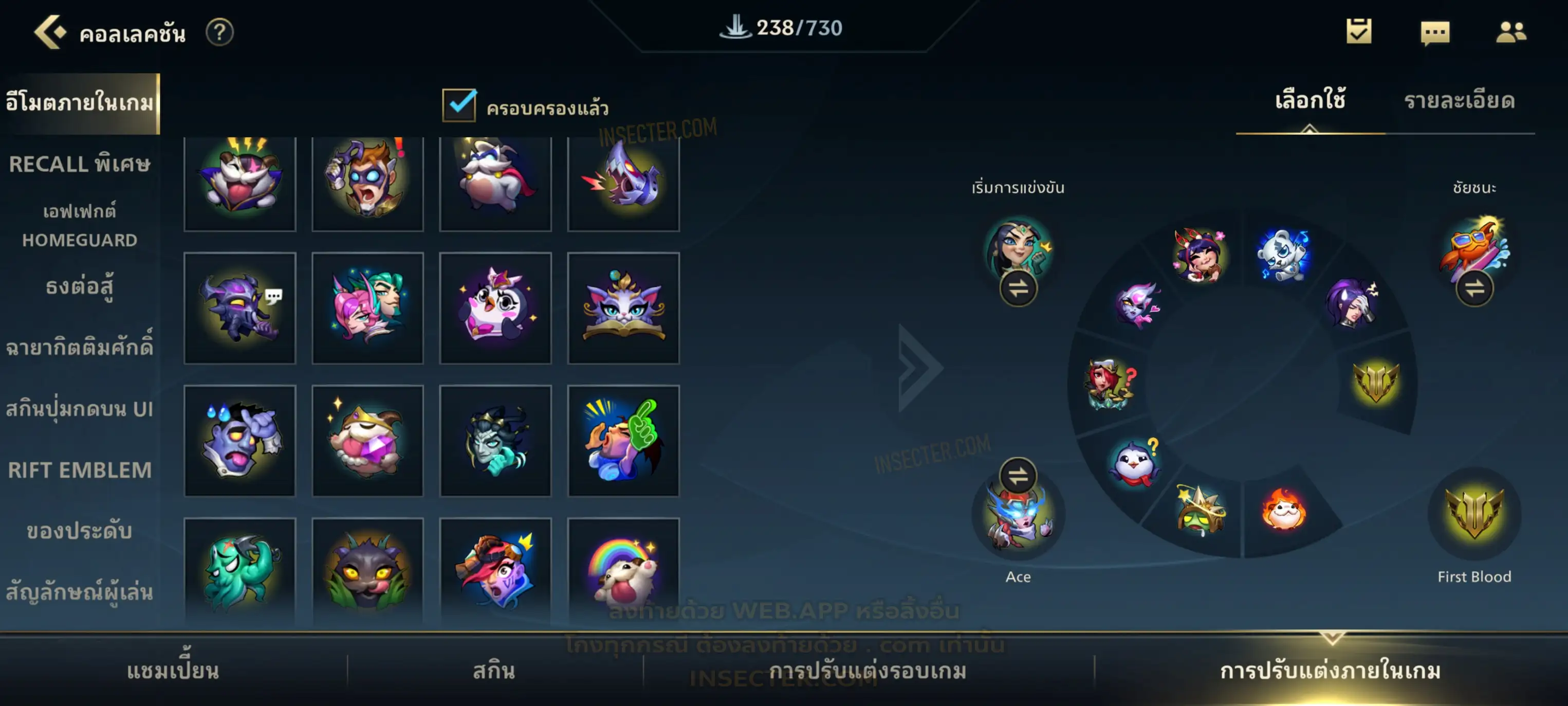Image resolution: width=1568 pixels, height=706 pixels.
Task: Choose the เอฟเฟกต์ HOMEGUARD category
Action: pos(79,225)
